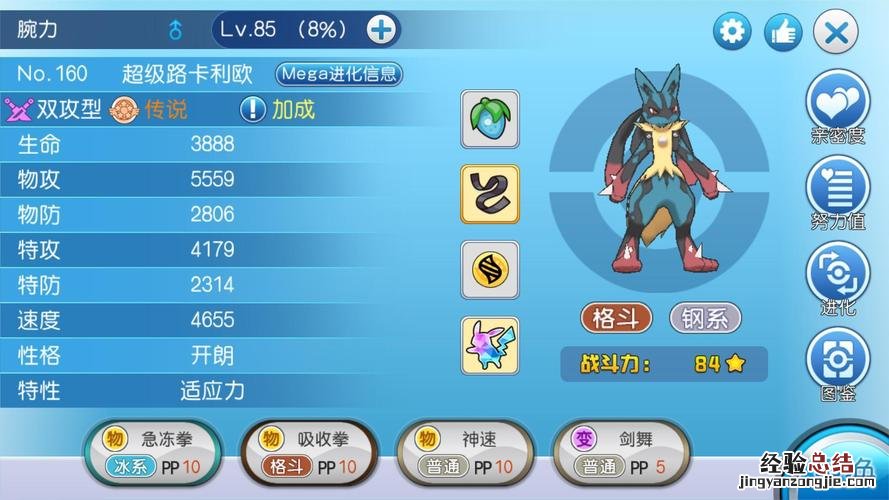Add experience with the plus button
889x500 pixels.
(x=381, y=30)
